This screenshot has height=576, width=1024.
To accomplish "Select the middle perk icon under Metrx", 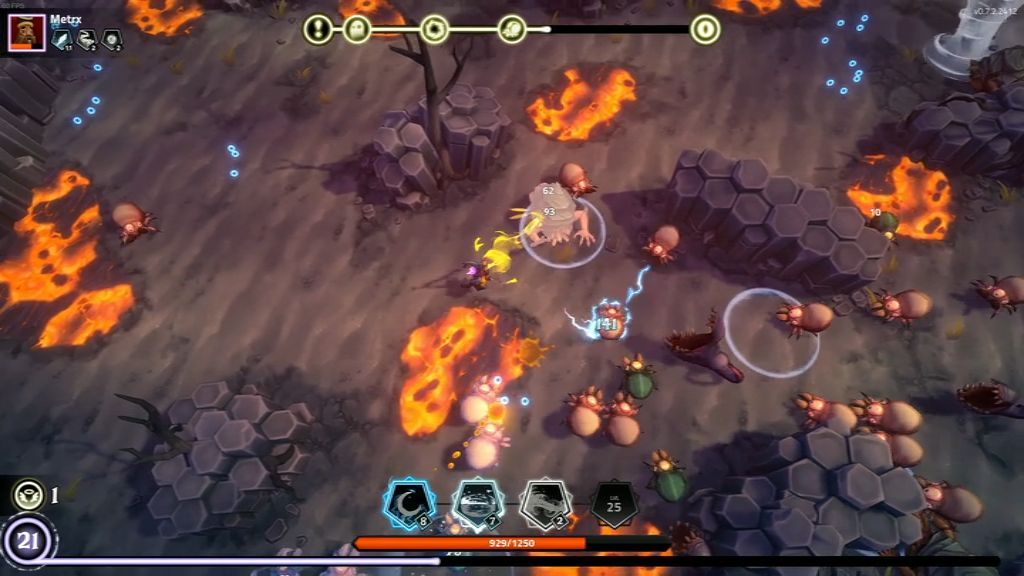I will point(87,39).
